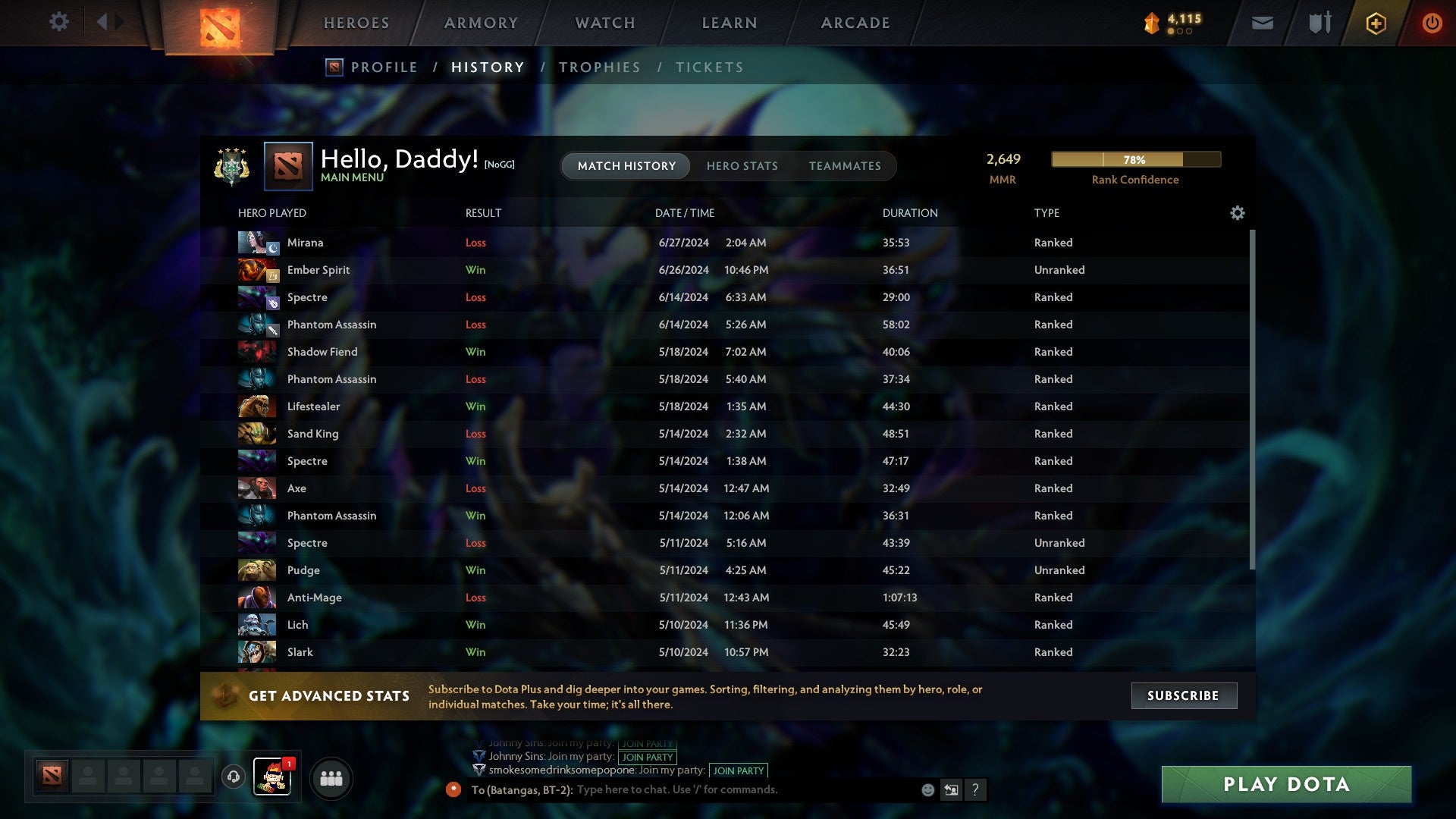Click the Rank Confidence progress bar
The width and height of the screenshot is (1456, 819).
pyautogui.click(x=1135, y=159)
